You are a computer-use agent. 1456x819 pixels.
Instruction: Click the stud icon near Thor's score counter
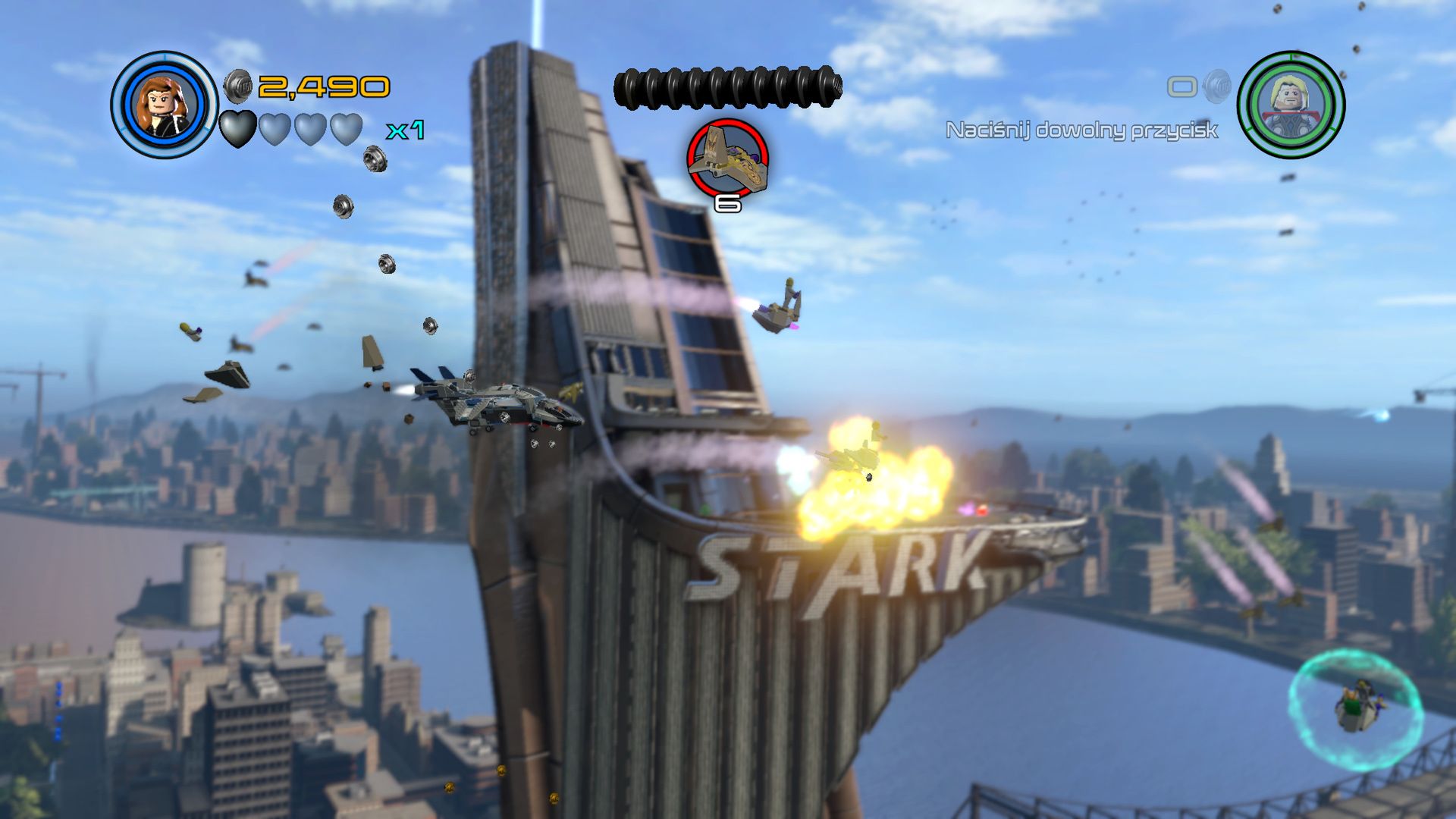coord(1214,87)
